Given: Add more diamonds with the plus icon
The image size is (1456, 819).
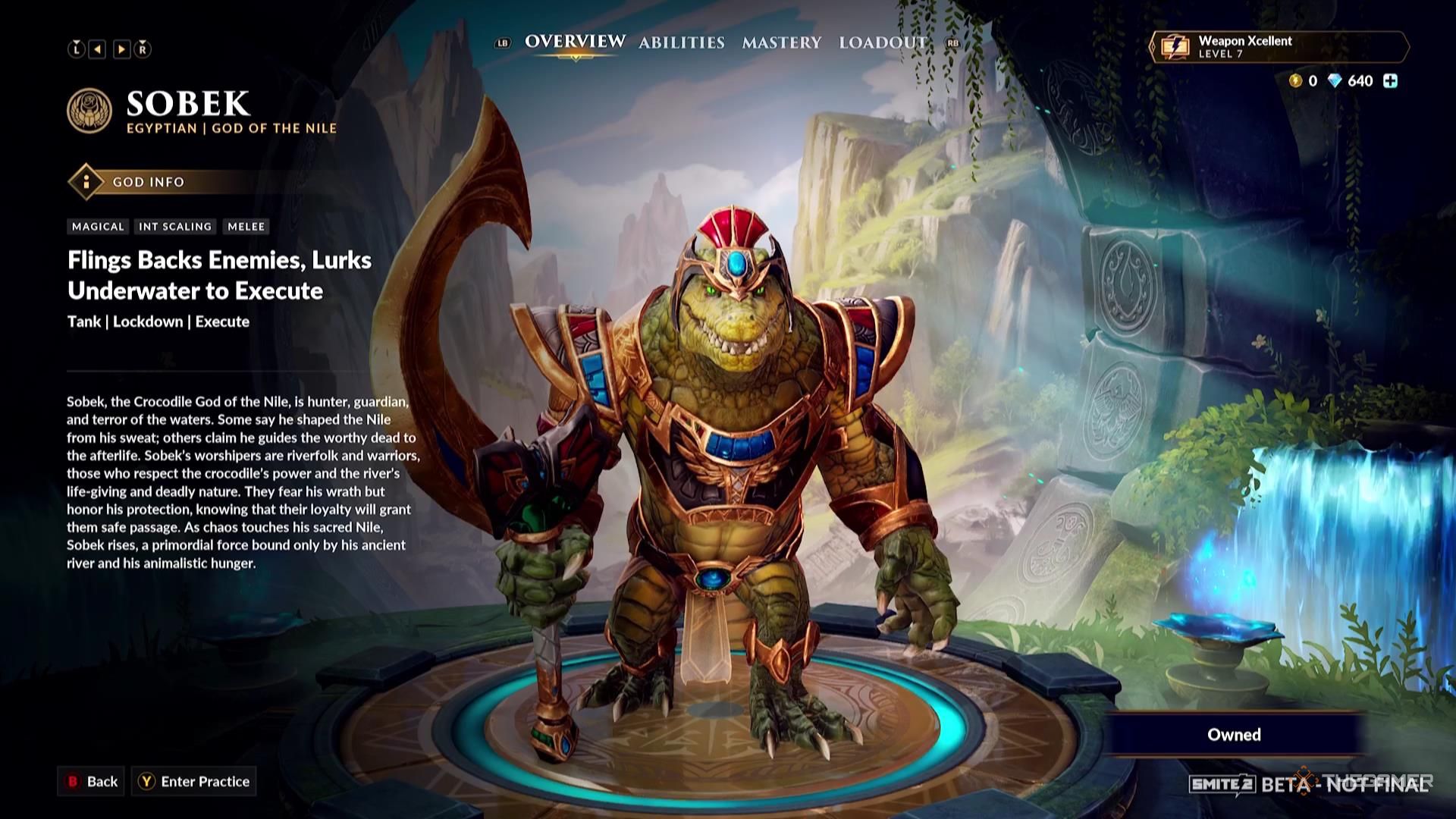Looking at the screenshot, I should [1390, 81].
